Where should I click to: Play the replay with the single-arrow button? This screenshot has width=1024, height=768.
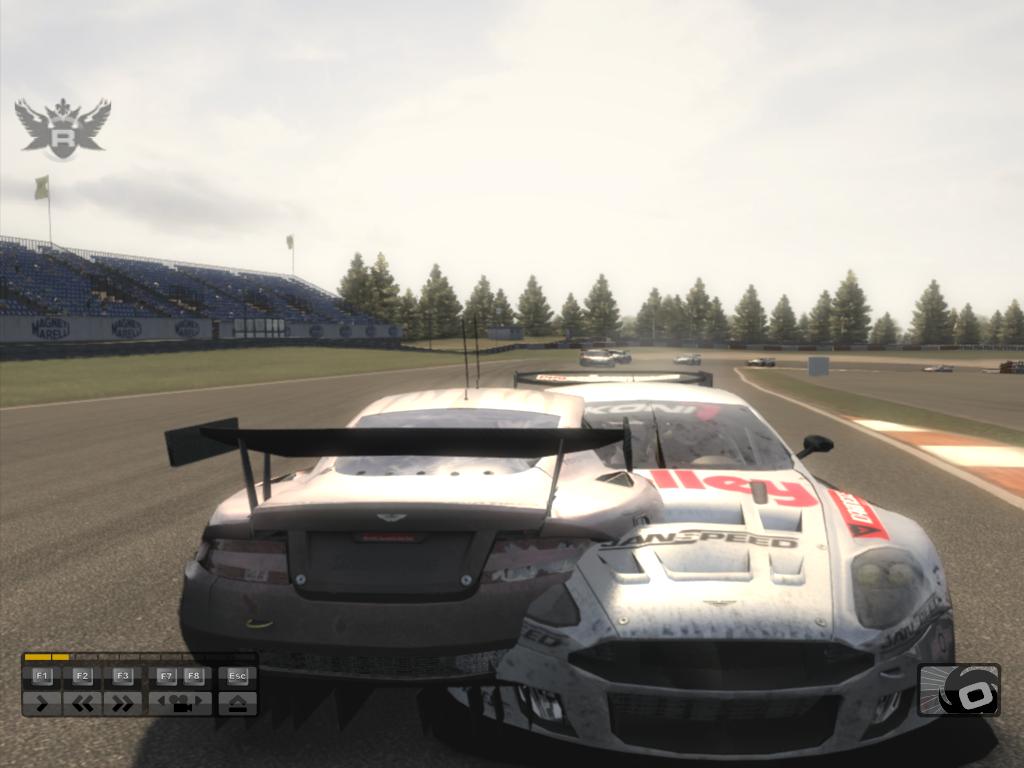pos(41,703)
